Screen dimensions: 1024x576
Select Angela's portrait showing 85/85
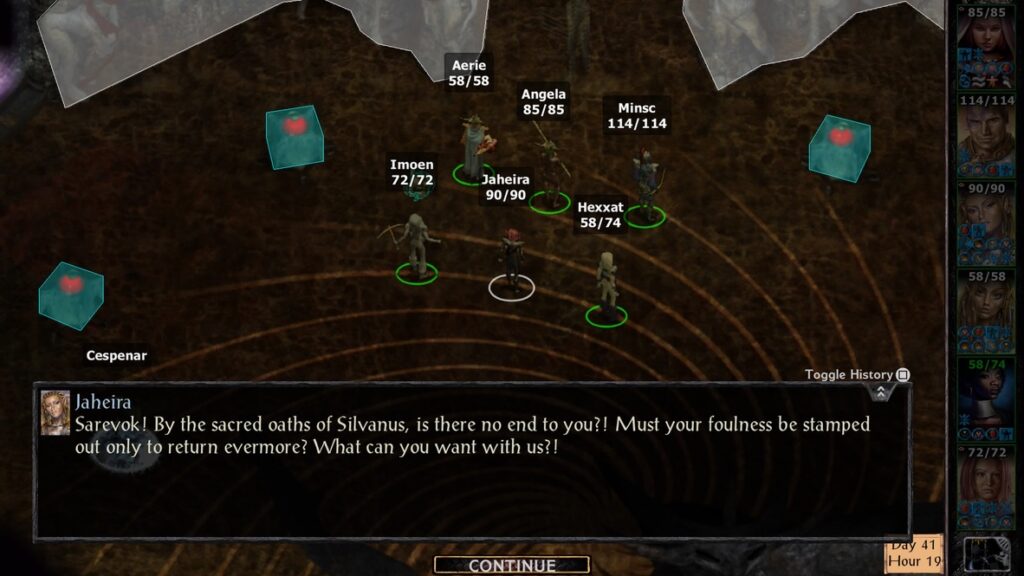pos(986,44)
